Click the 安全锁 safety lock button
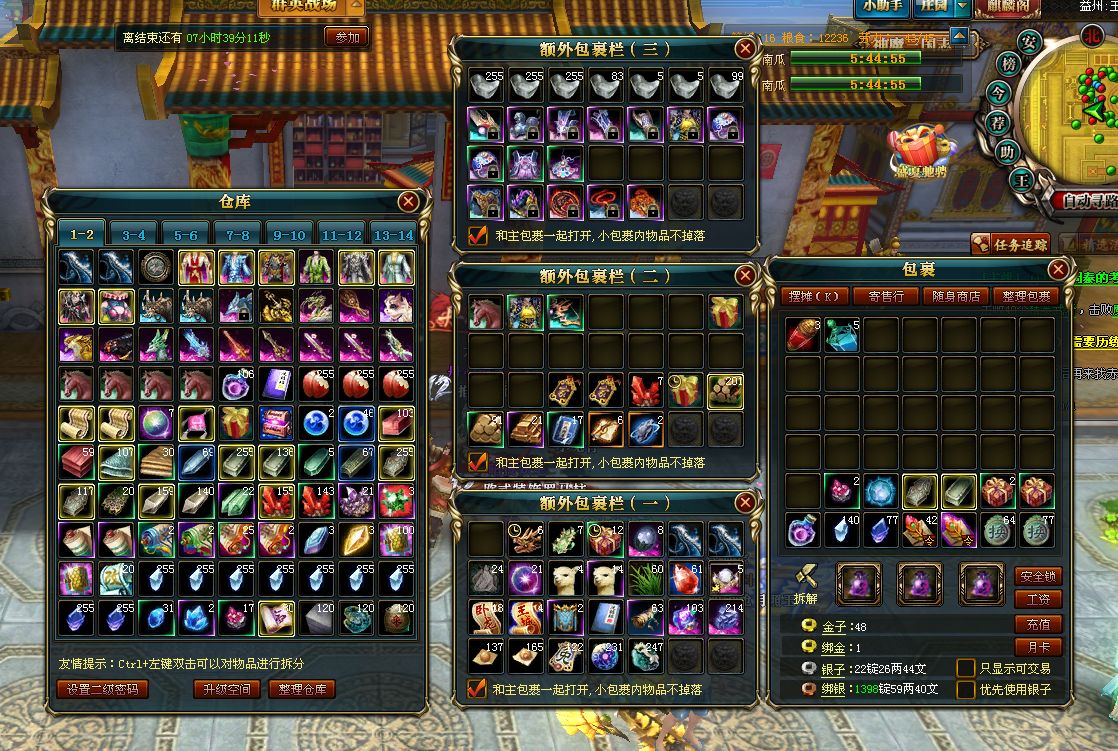Image resolution: width=1118 pixels, height=751 pixels. (1037, 576)
